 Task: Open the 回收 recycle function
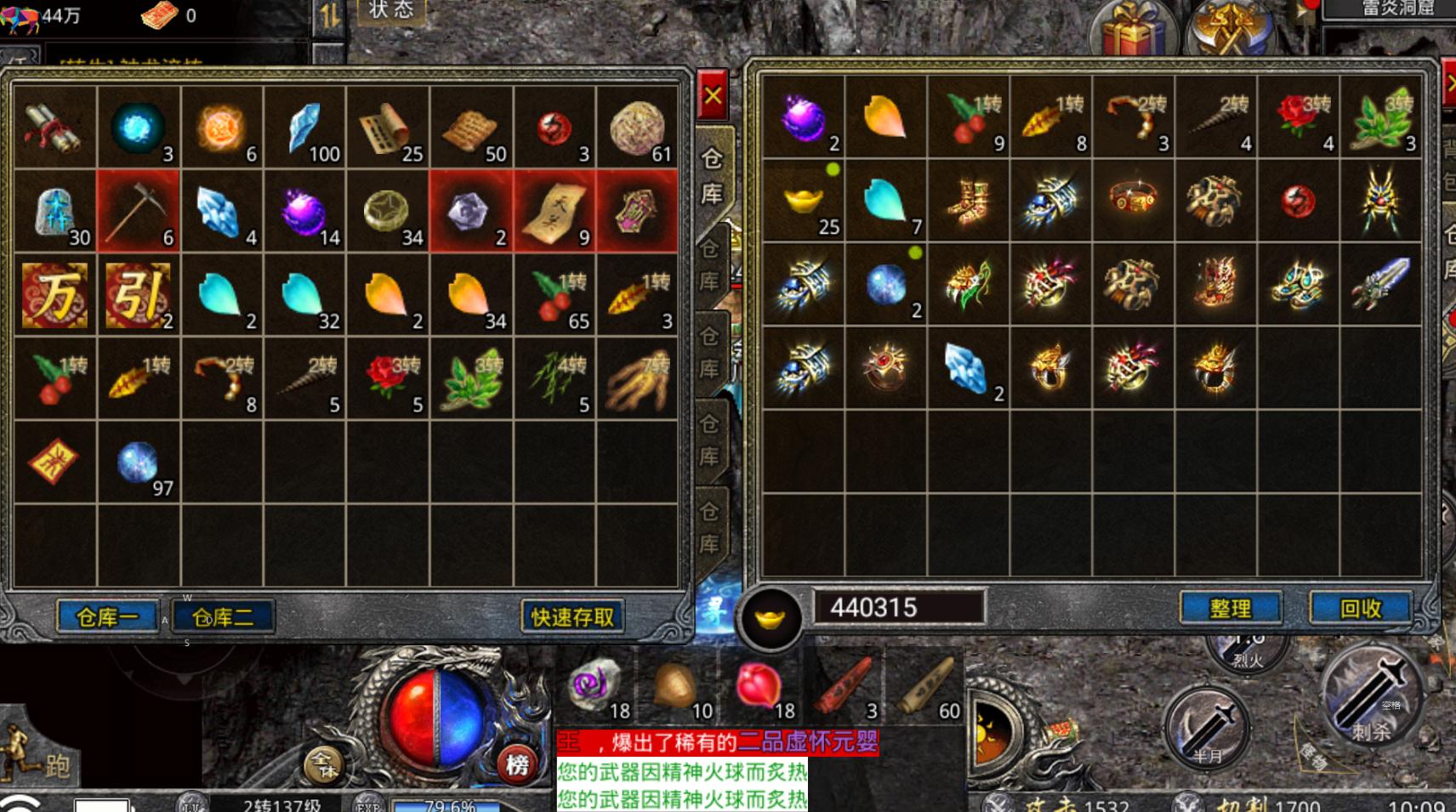pyautogui.click(x=1360, y=608)
